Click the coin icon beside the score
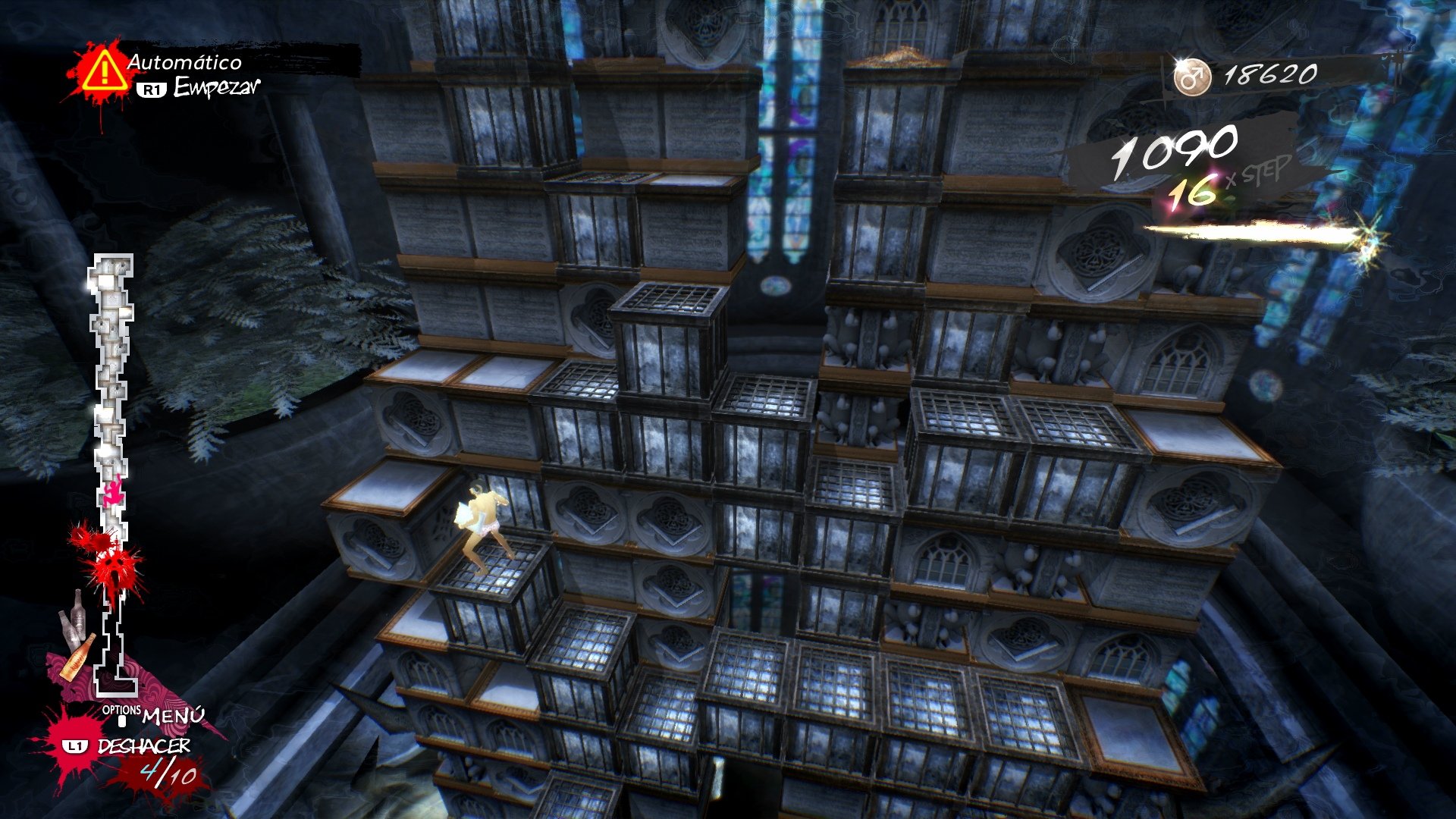Image resolution: width=1456 pixels, height=819 pixels. coord(1191,76)
